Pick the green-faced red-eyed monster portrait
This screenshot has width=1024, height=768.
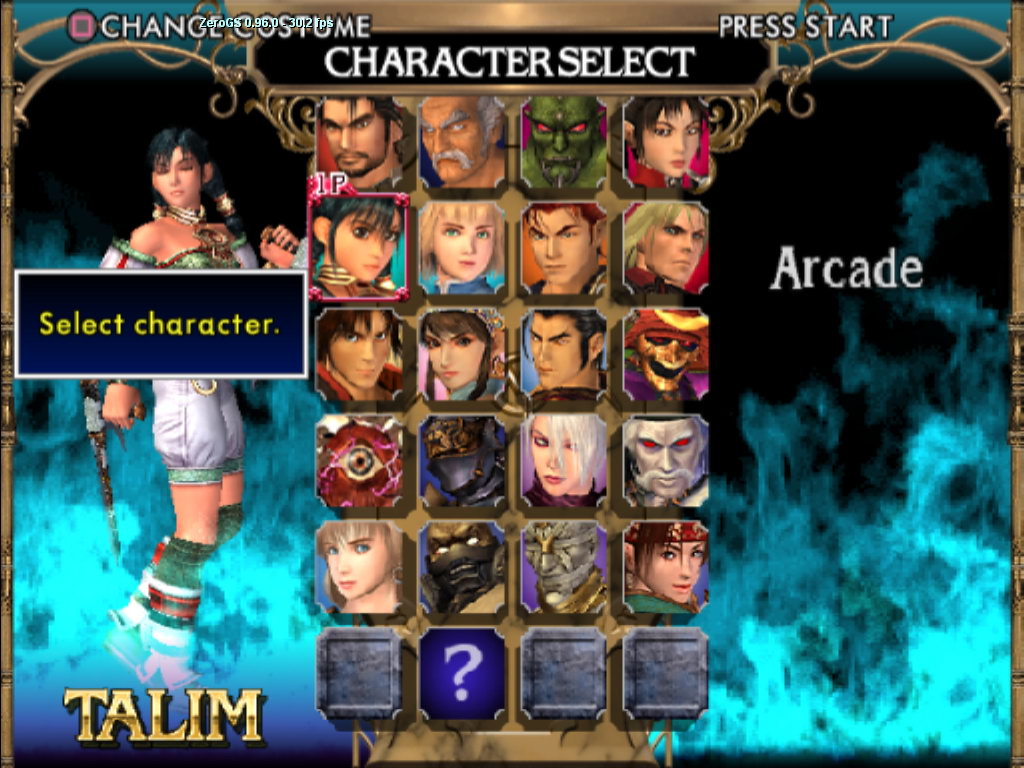(564, 142)
